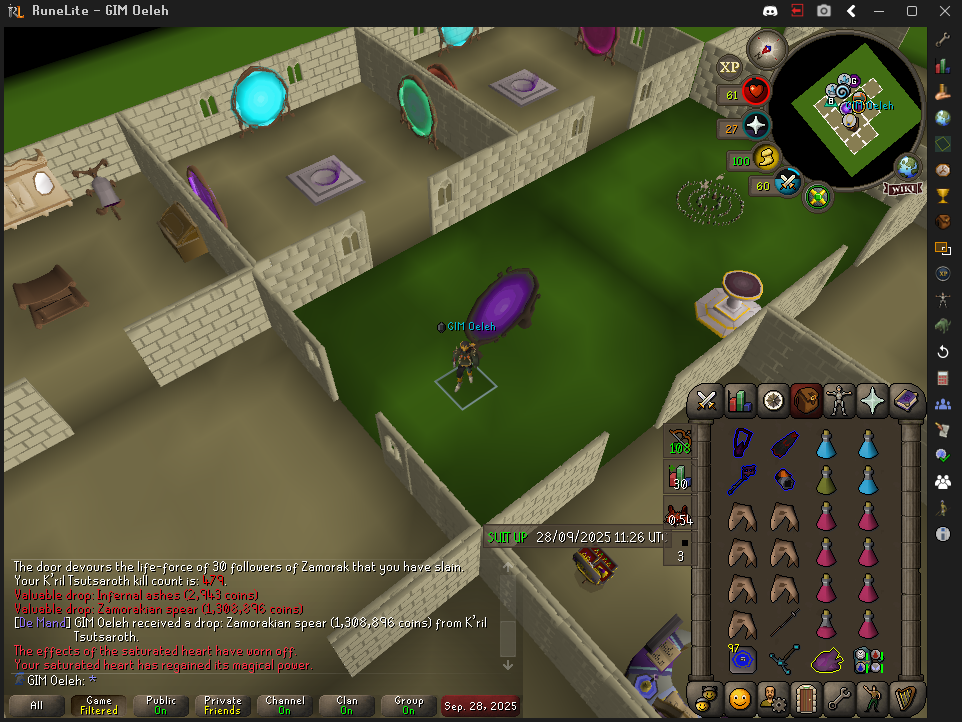Show the All chat tab
Image resolution: width=962 pixels, height=722 pixels.
pos(37,705)
